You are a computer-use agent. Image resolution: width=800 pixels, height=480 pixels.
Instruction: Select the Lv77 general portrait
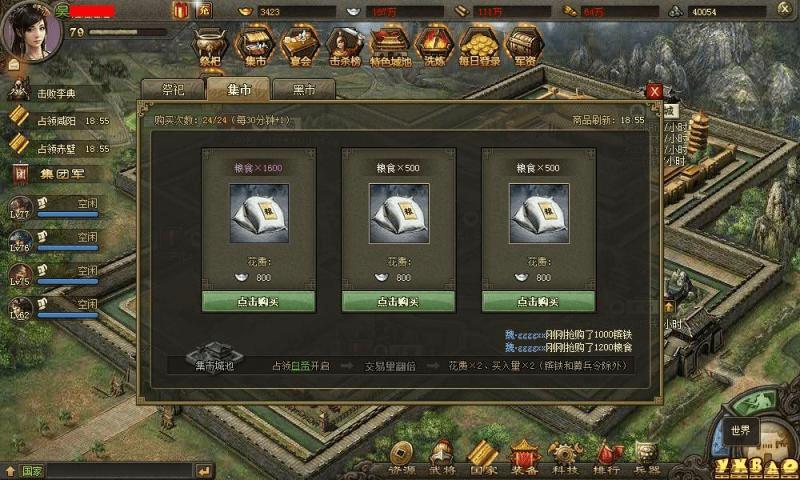22,206
